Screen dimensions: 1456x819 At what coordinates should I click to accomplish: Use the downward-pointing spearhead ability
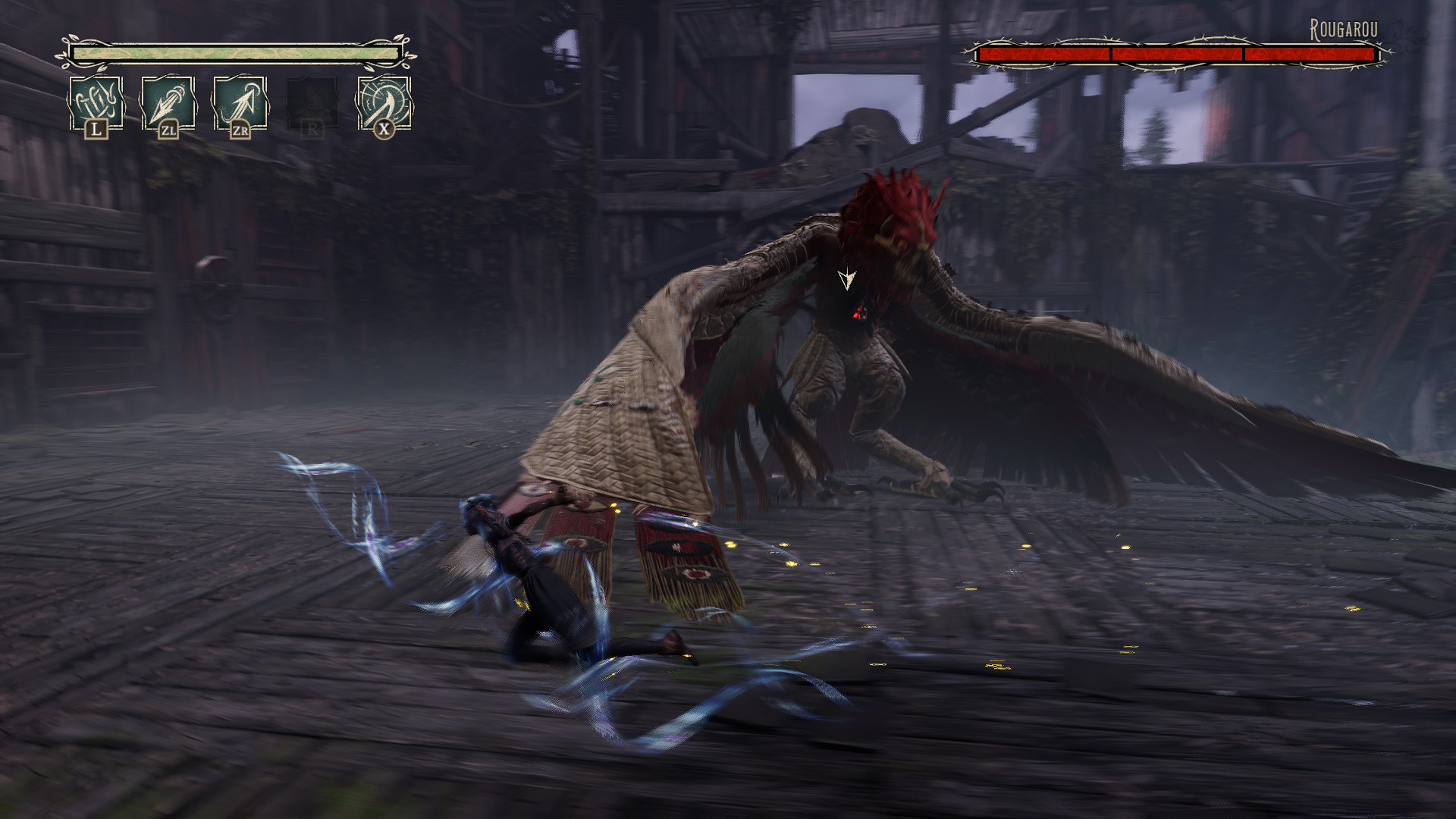(168, 103)
